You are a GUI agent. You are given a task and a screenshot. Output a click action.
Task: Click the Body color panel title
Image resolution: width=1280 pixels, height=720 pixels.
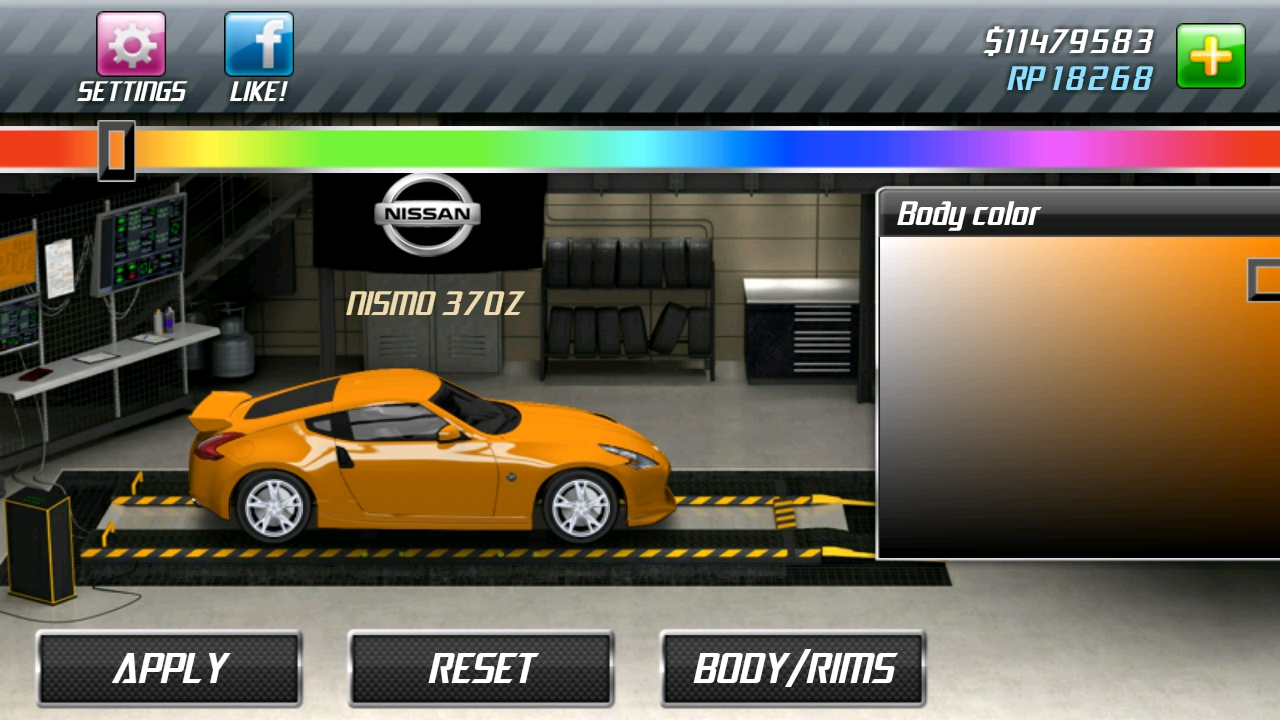[x=968, y=214]
